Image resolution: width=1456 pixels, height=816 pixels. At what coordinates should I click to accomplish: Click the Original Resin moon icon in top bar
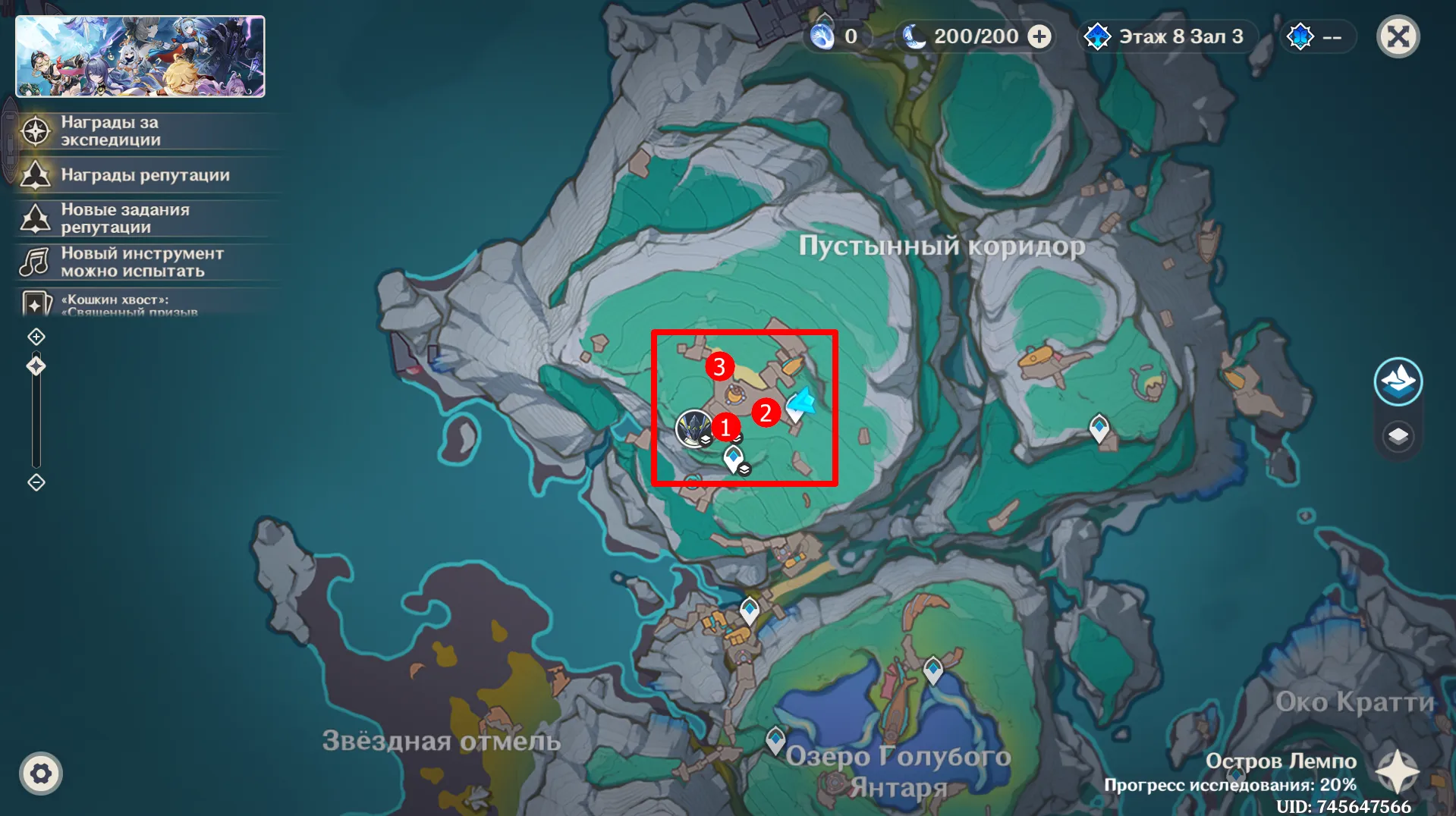point(914,36)
